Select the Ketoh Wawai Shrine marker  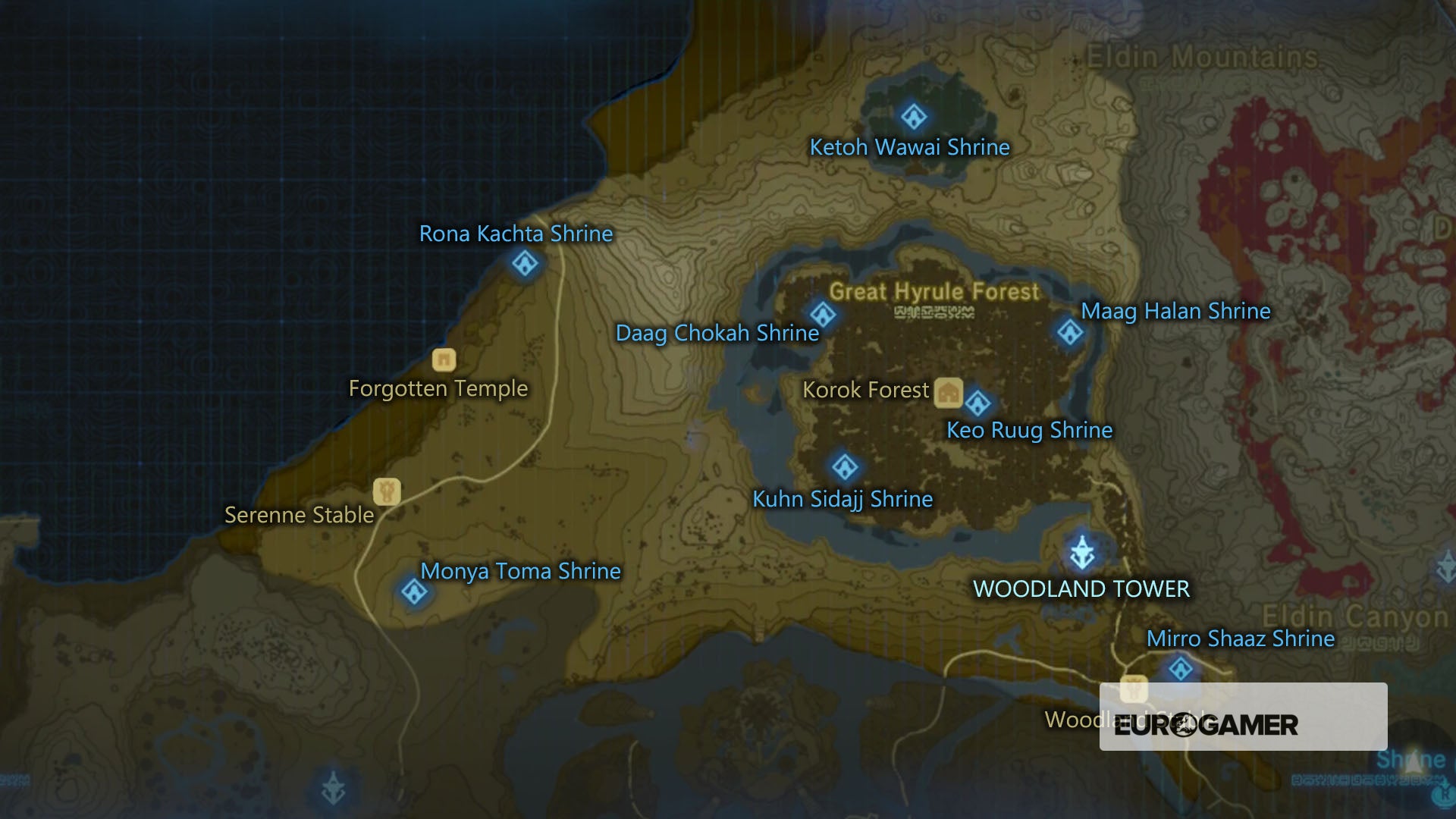912,115
